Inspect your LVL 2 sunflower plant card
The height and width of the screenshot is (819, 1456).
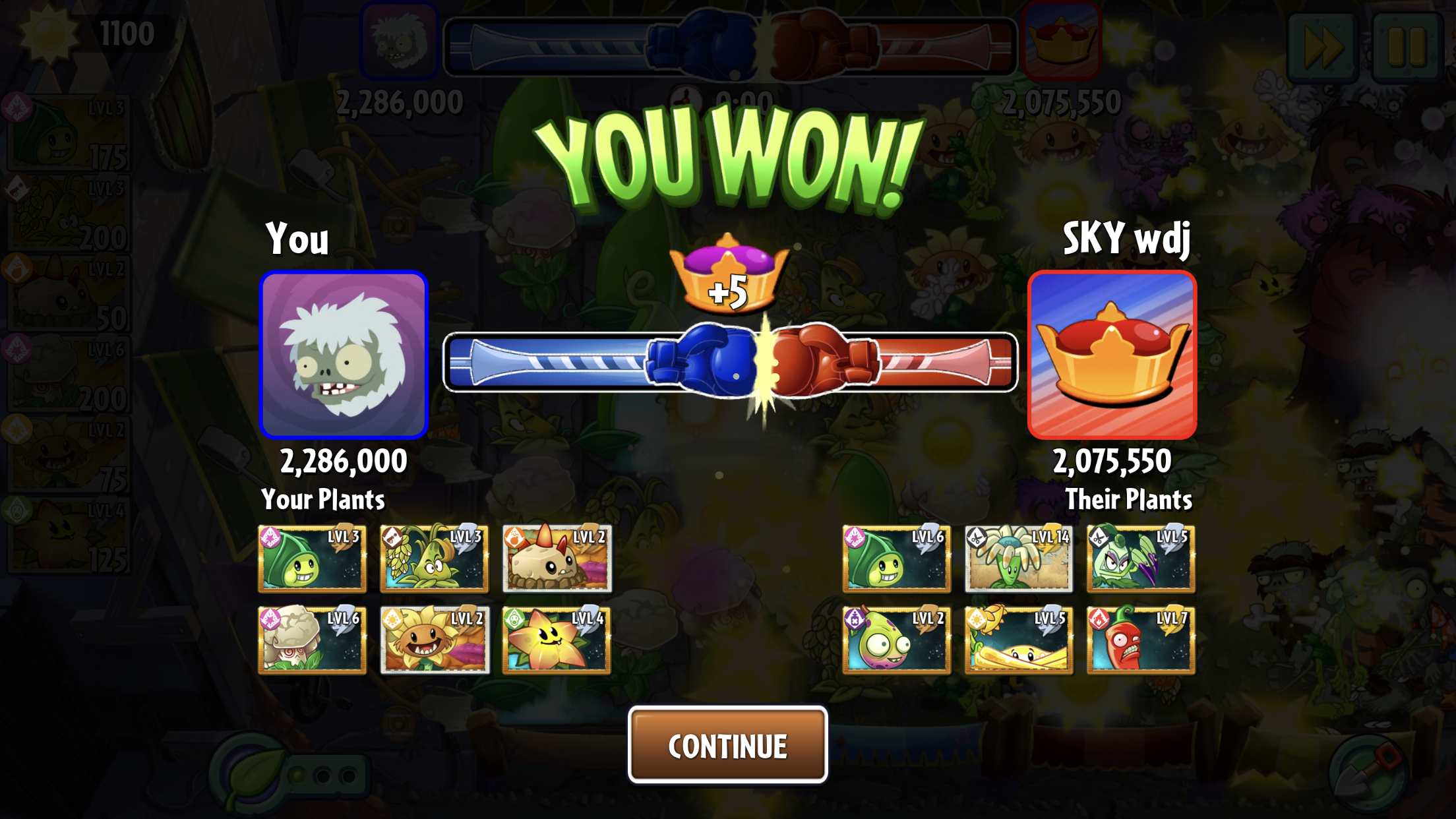(x=435, y=640)
